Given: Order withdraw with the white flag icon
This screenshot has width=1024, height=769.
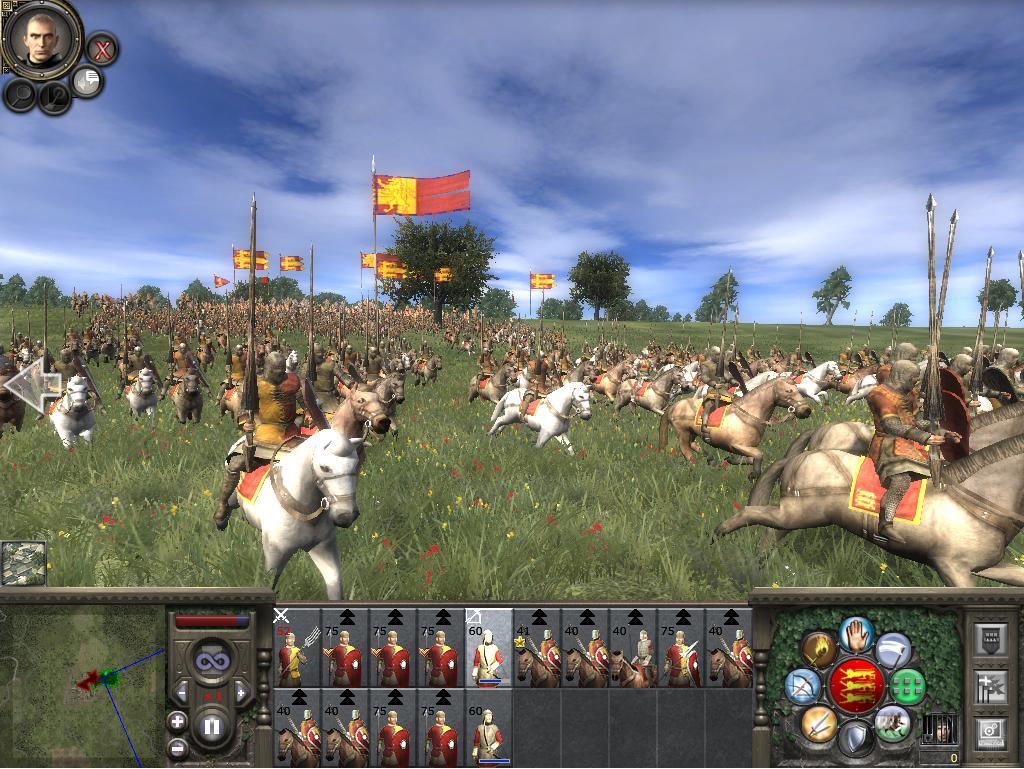Looking at the screenshot, I should click(893, 650).
